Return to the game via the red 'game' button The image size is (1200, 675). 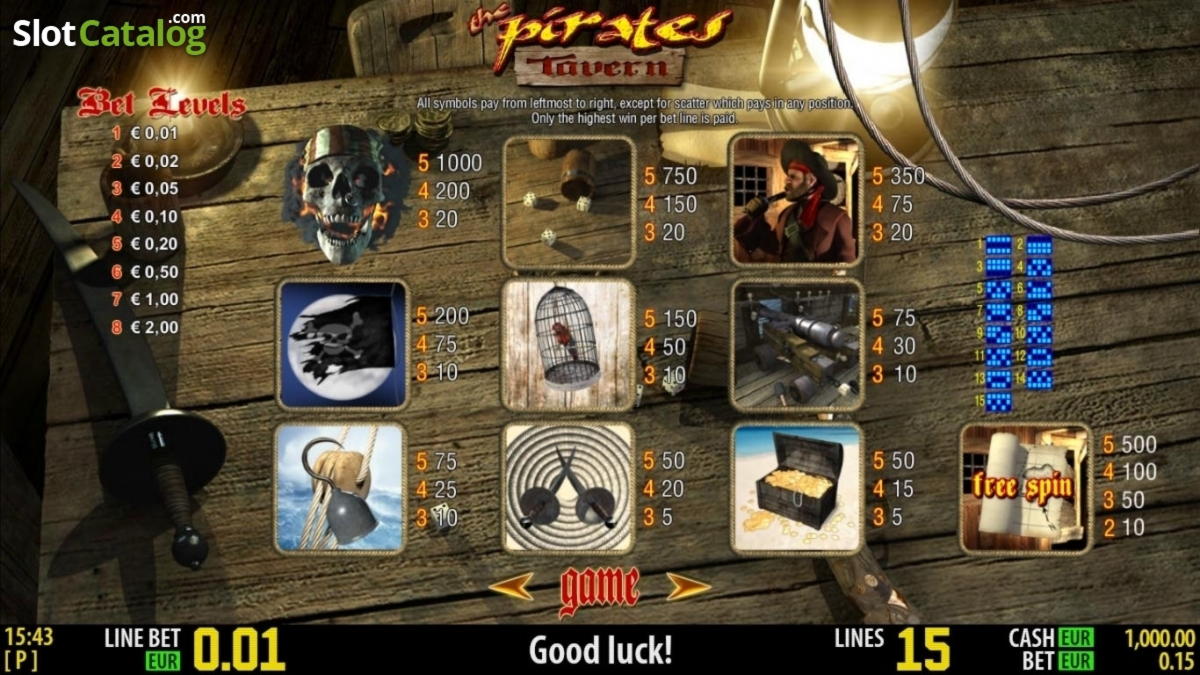pos(599,588)
